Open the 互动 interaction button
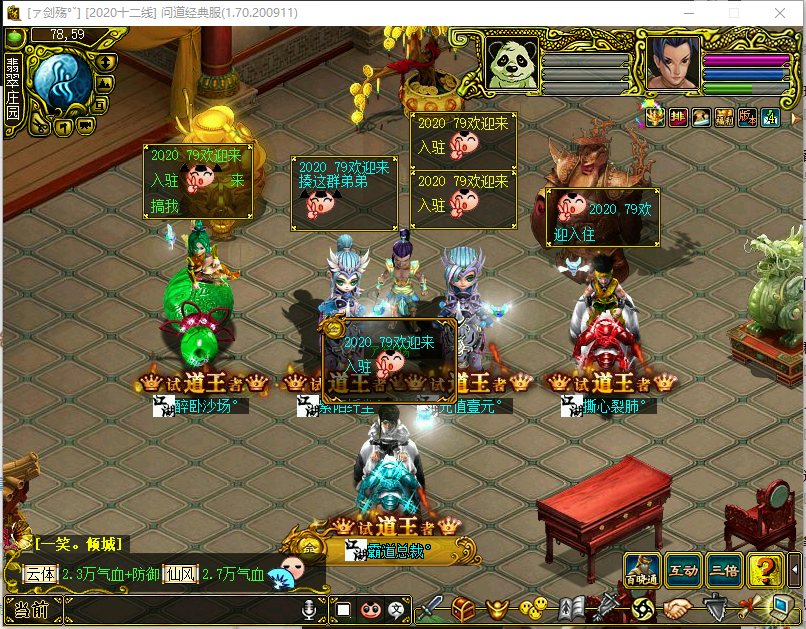The width and height of the screenshot is (806, 629). point(683,568)
